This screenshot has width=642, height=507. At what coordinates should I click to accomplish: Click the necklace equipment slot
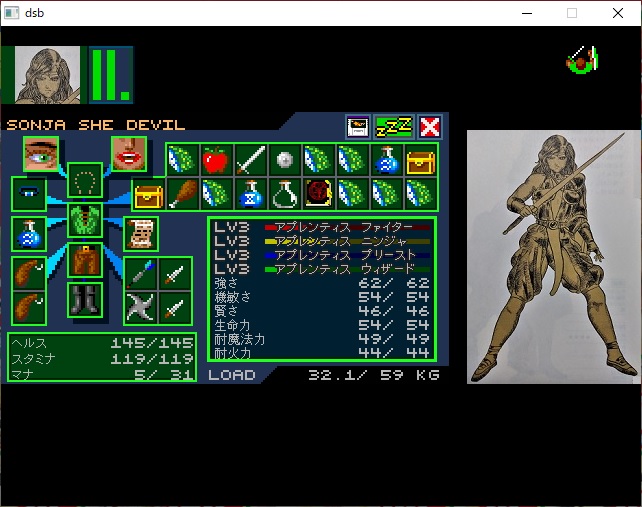tap(85, 181)
